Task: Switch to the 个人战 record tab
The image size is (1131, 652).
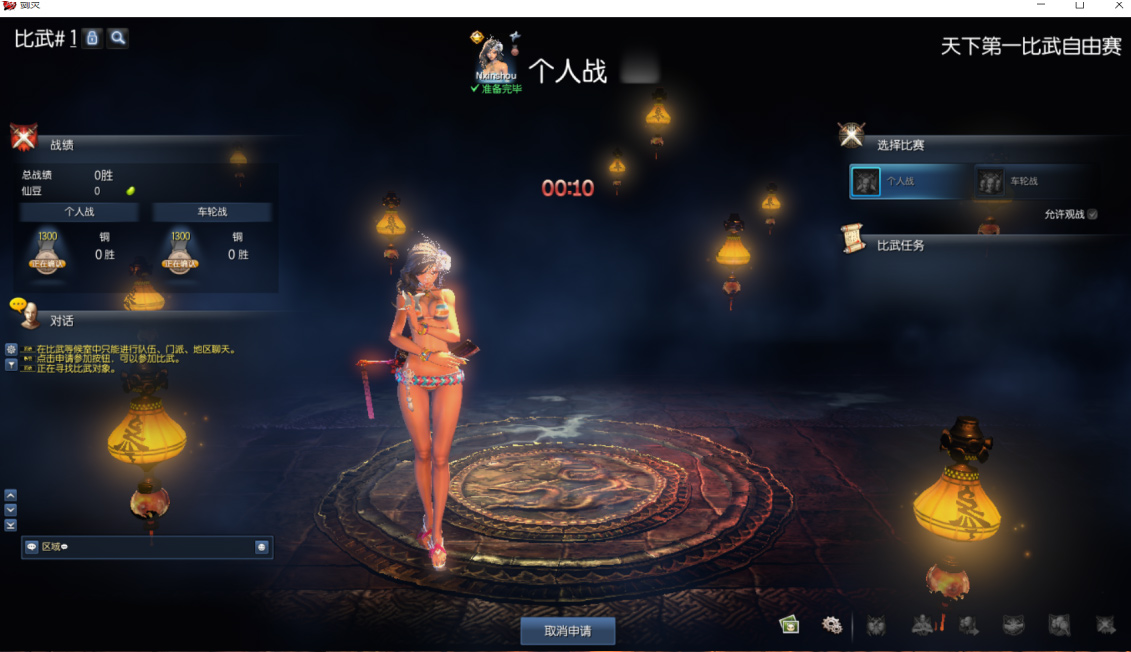Action: pyautogui.click(x=79, y=212)
